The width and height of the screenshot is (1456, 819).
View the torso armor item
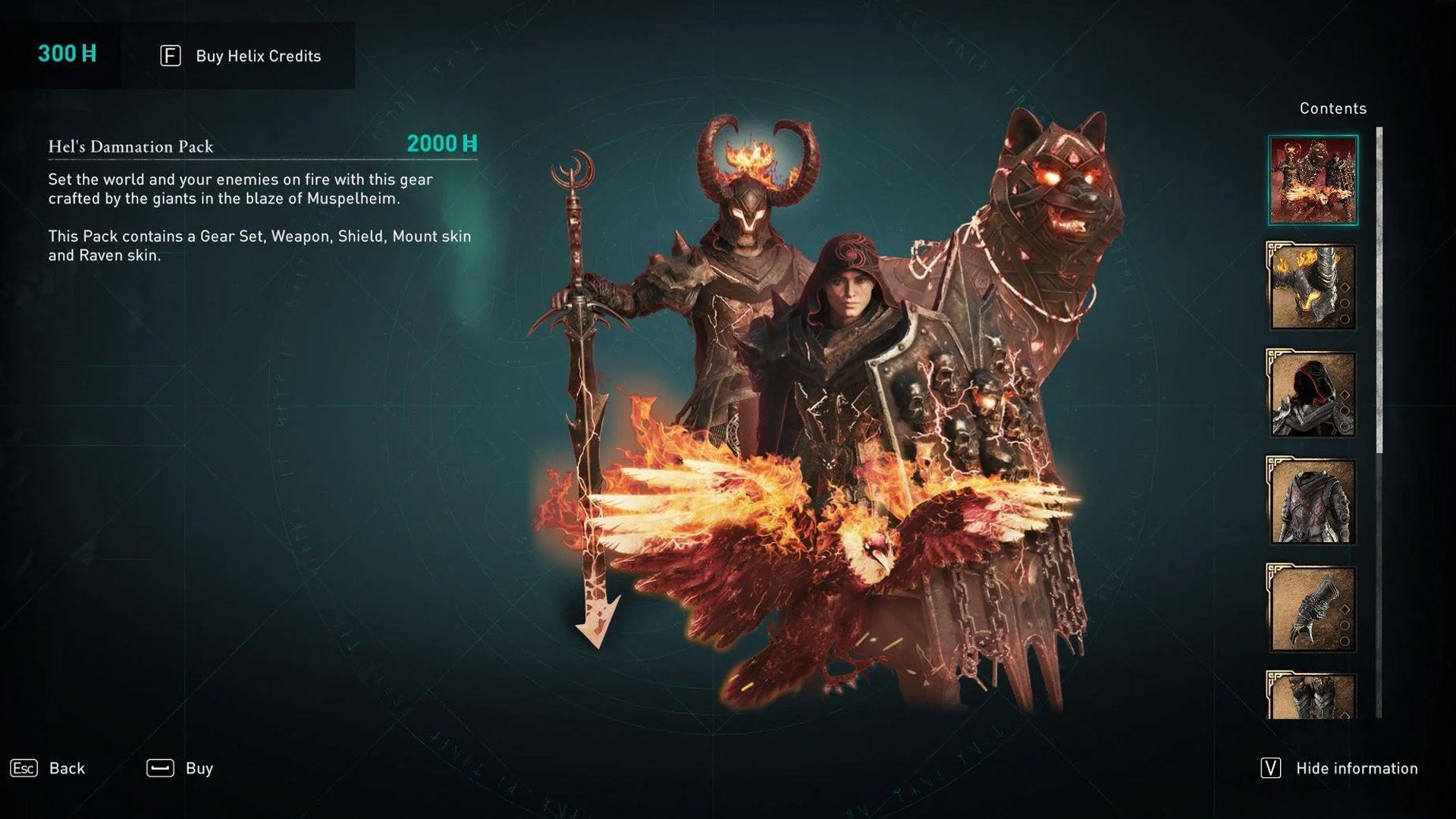click(1311, 500)
